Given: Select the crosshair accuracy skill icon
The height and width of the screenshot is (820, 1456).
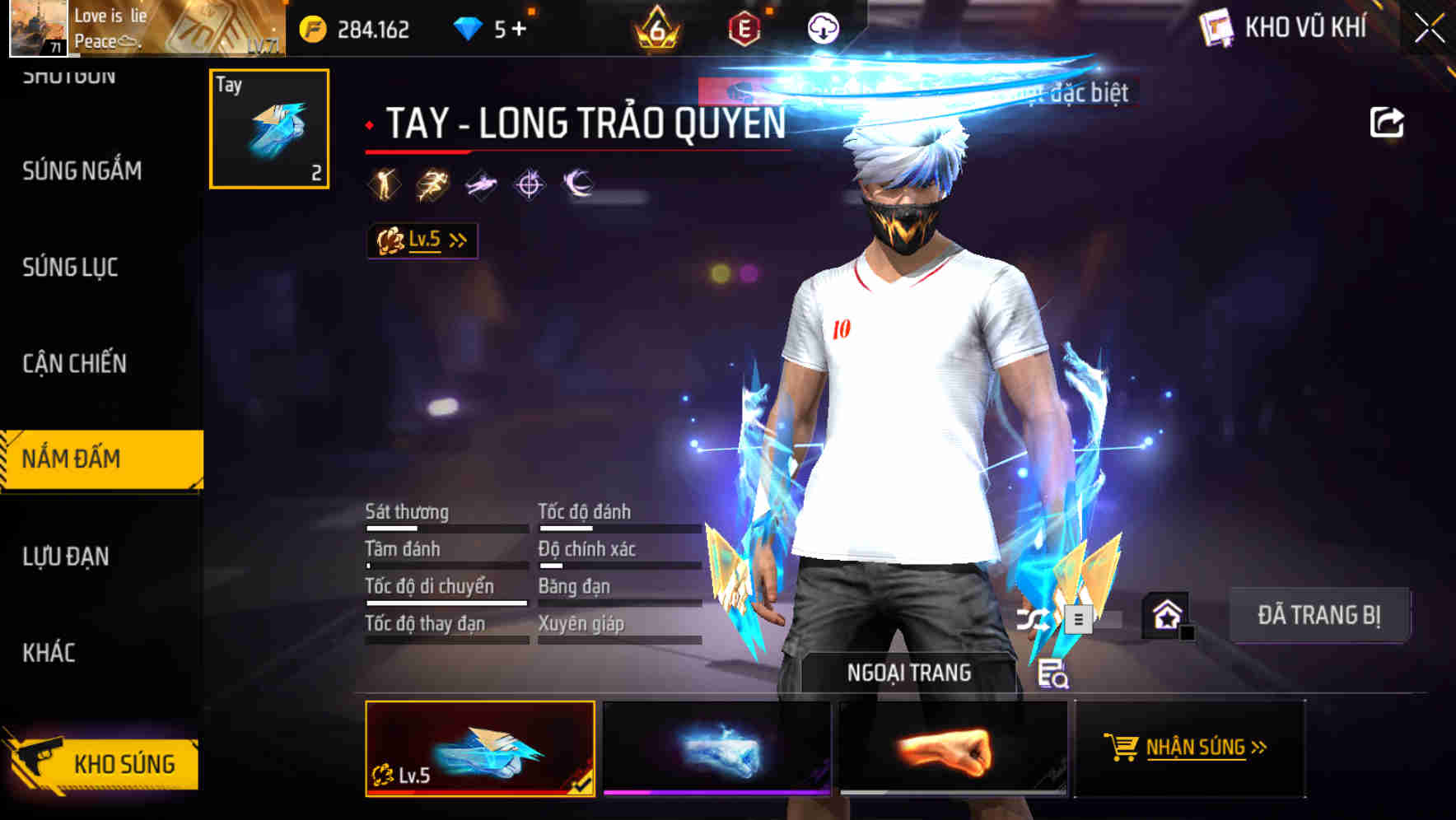Looking at the screenshot, I should [530, 183].
